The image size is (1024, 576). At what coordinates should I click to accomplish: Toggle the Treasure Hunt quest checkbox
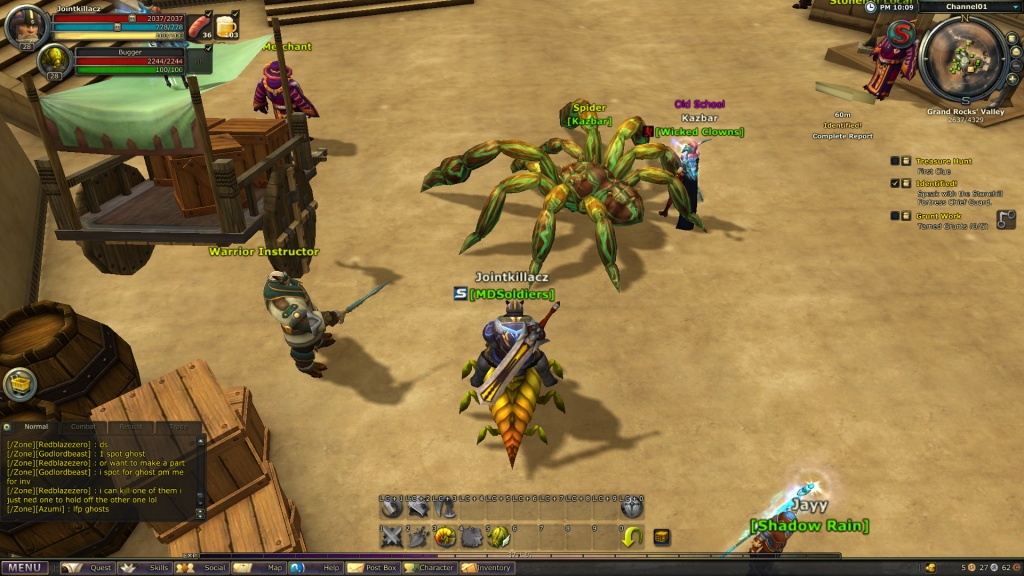[x=894, y=160]
